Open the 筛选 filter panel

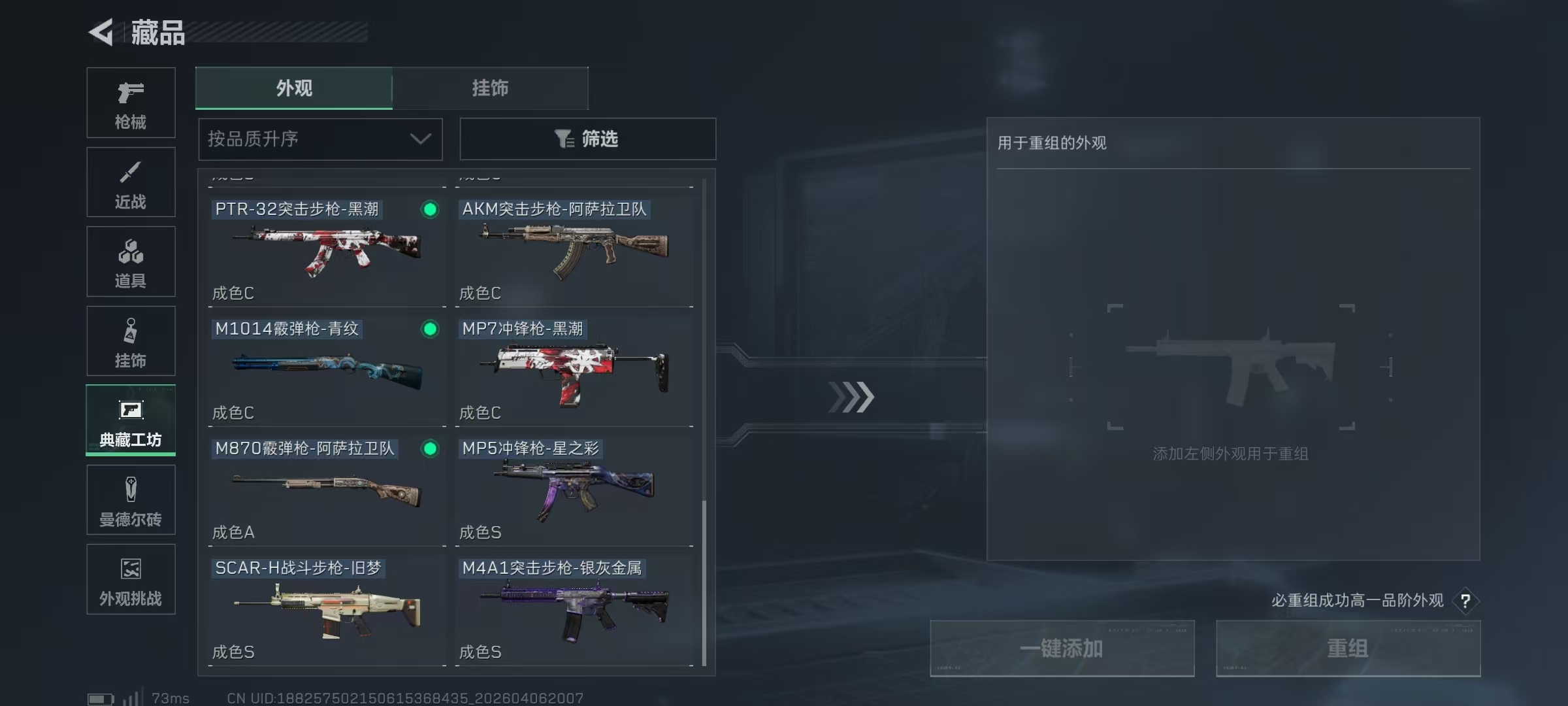coord(587,139)
